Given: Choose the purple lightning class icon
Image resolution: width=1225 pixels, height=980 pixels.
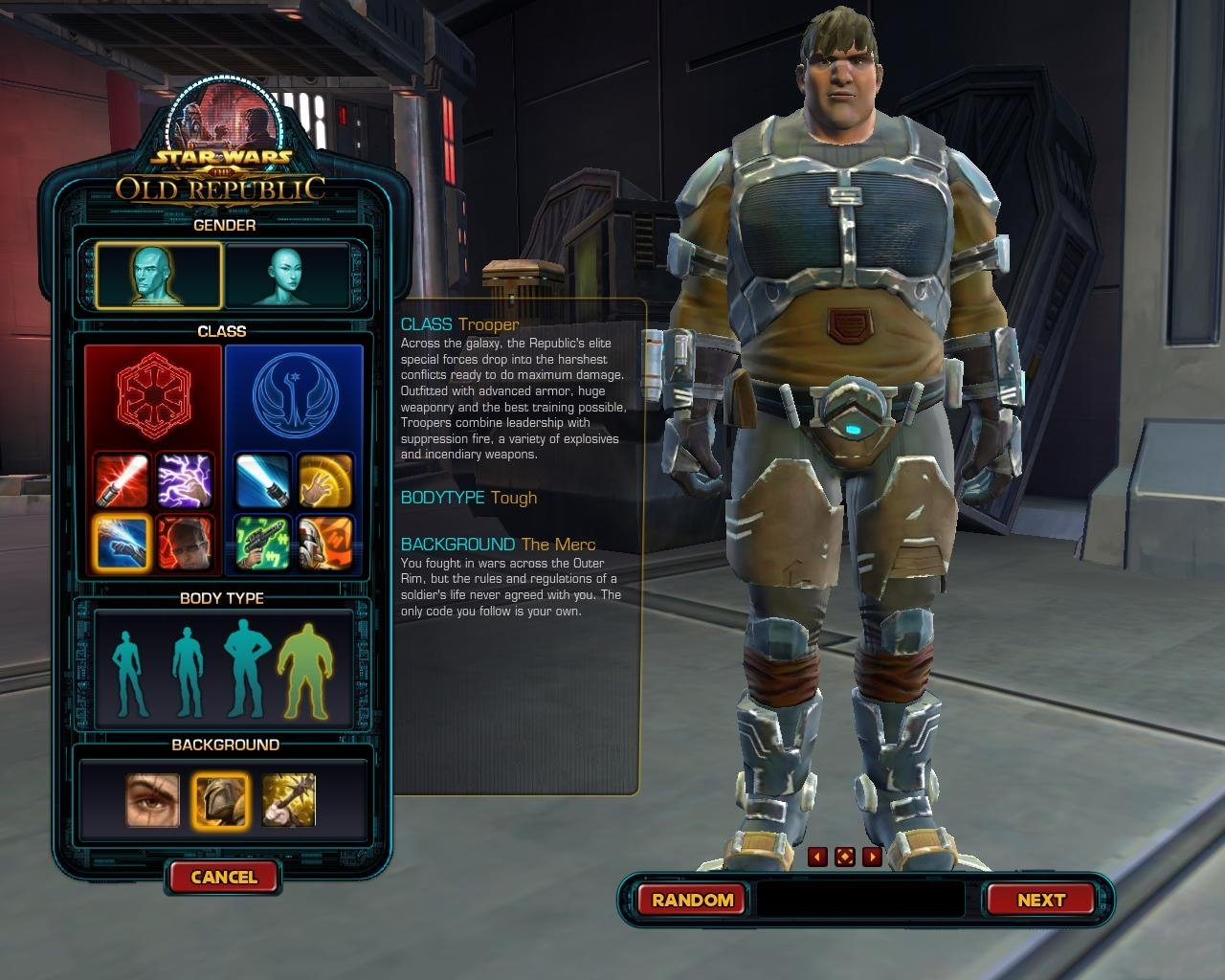Looking at the screenshot, I should pyautogui.click(x=184, y=479).
